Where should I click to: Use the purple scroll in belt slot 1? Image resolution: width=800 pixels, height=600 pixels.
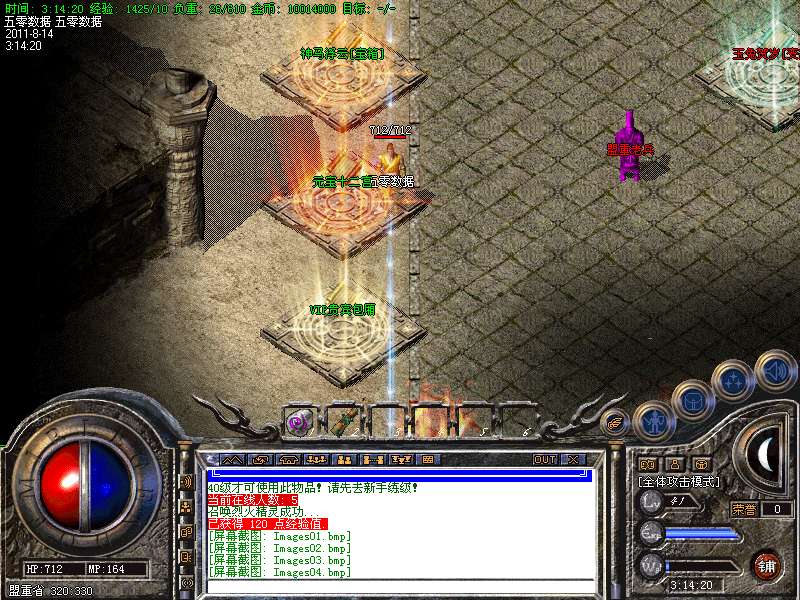[x=297, y=422]
